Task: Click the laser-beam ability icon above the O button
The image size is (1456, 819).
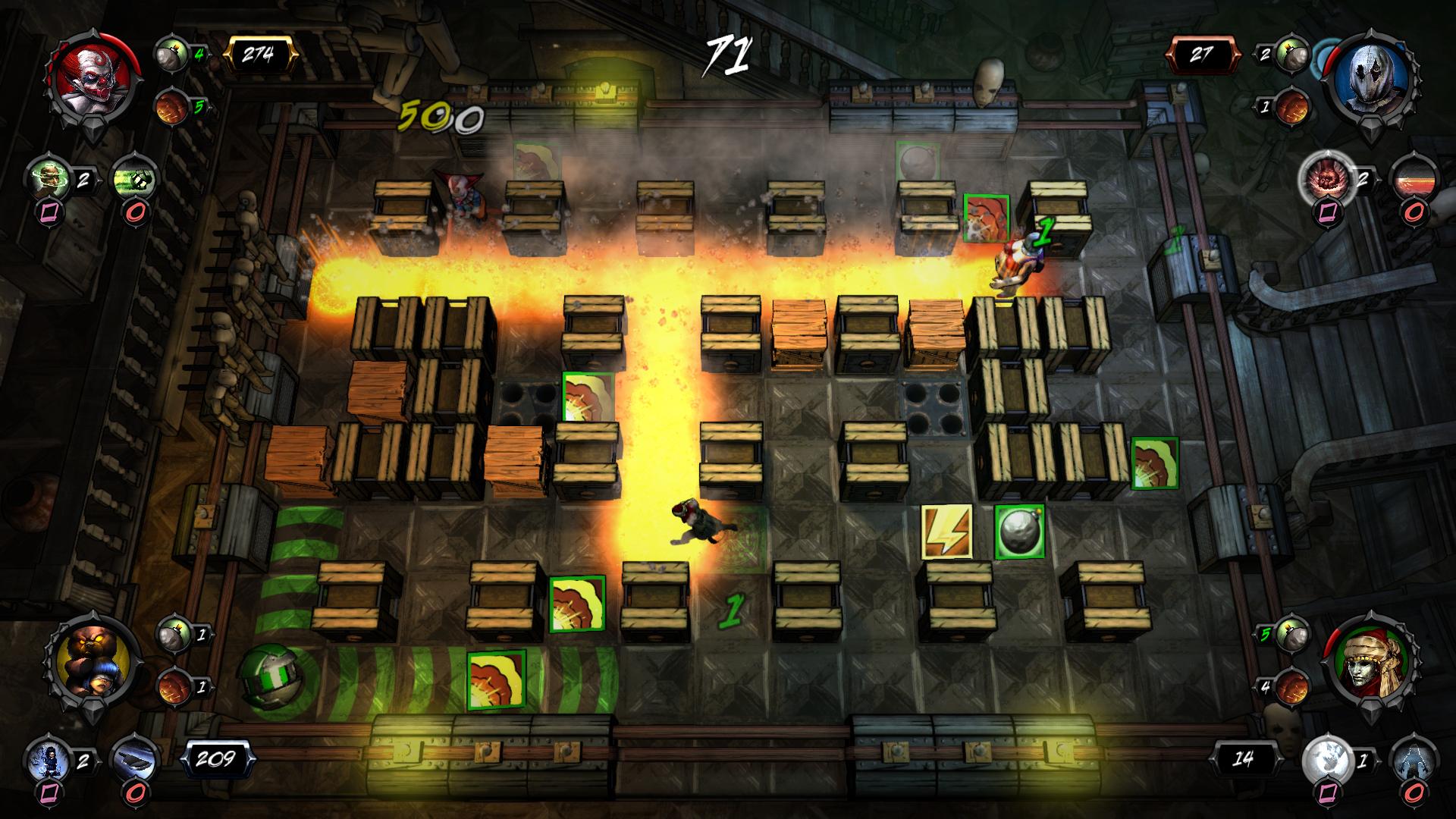Action: click(1415, 180)
